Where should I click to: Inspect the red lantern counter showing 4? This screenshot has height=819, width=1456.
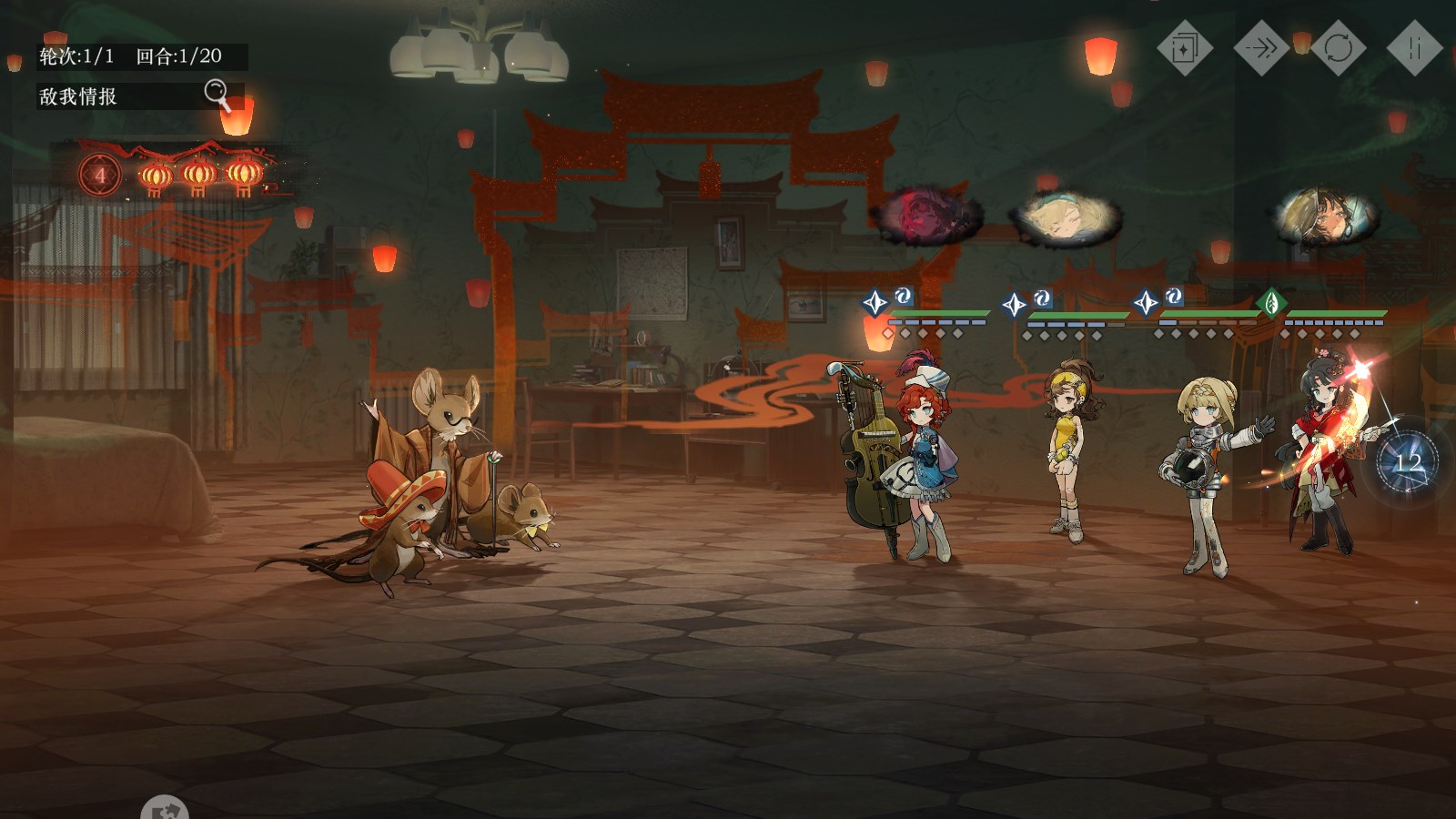click(101, 175)
